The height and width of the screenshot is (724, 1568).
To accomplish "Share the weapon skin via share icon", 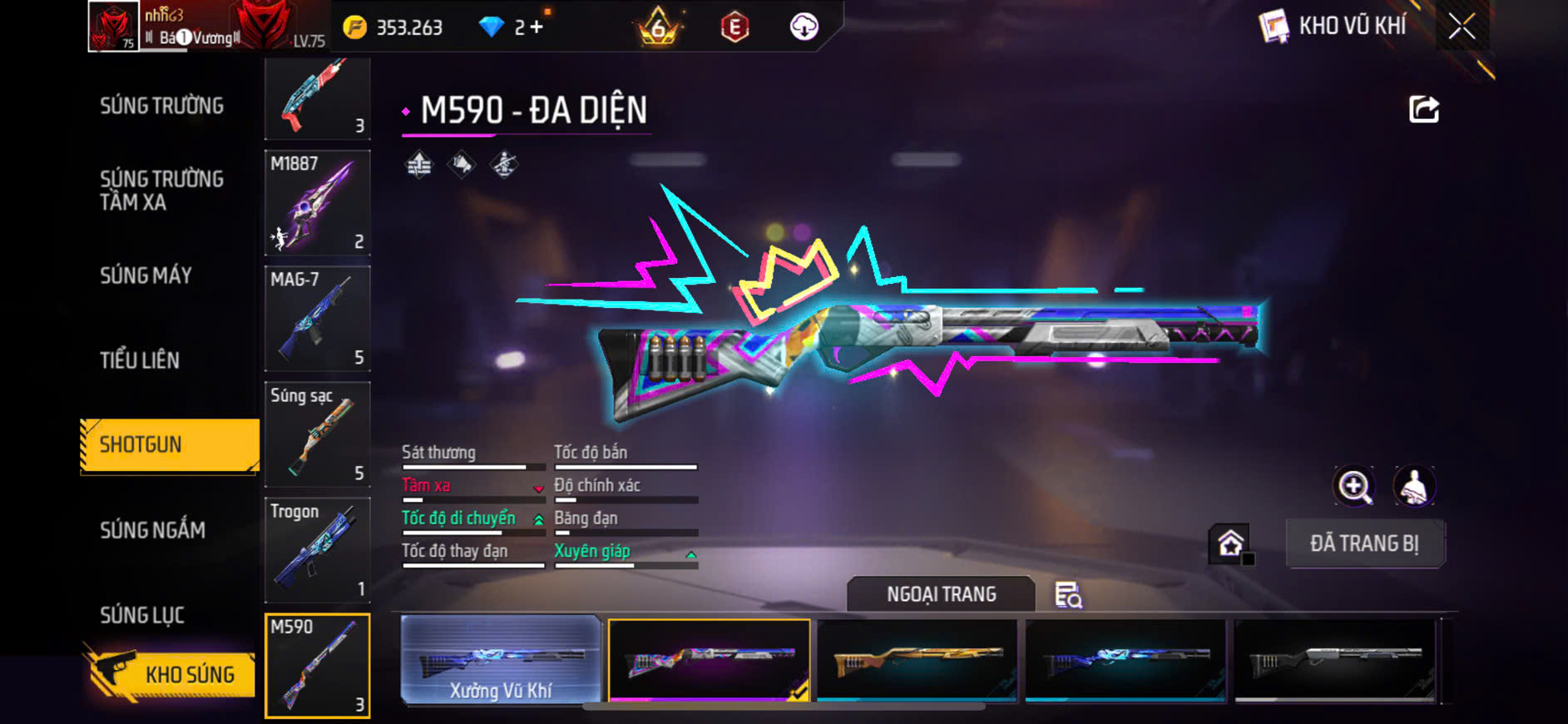I will tap(1423, 109).
